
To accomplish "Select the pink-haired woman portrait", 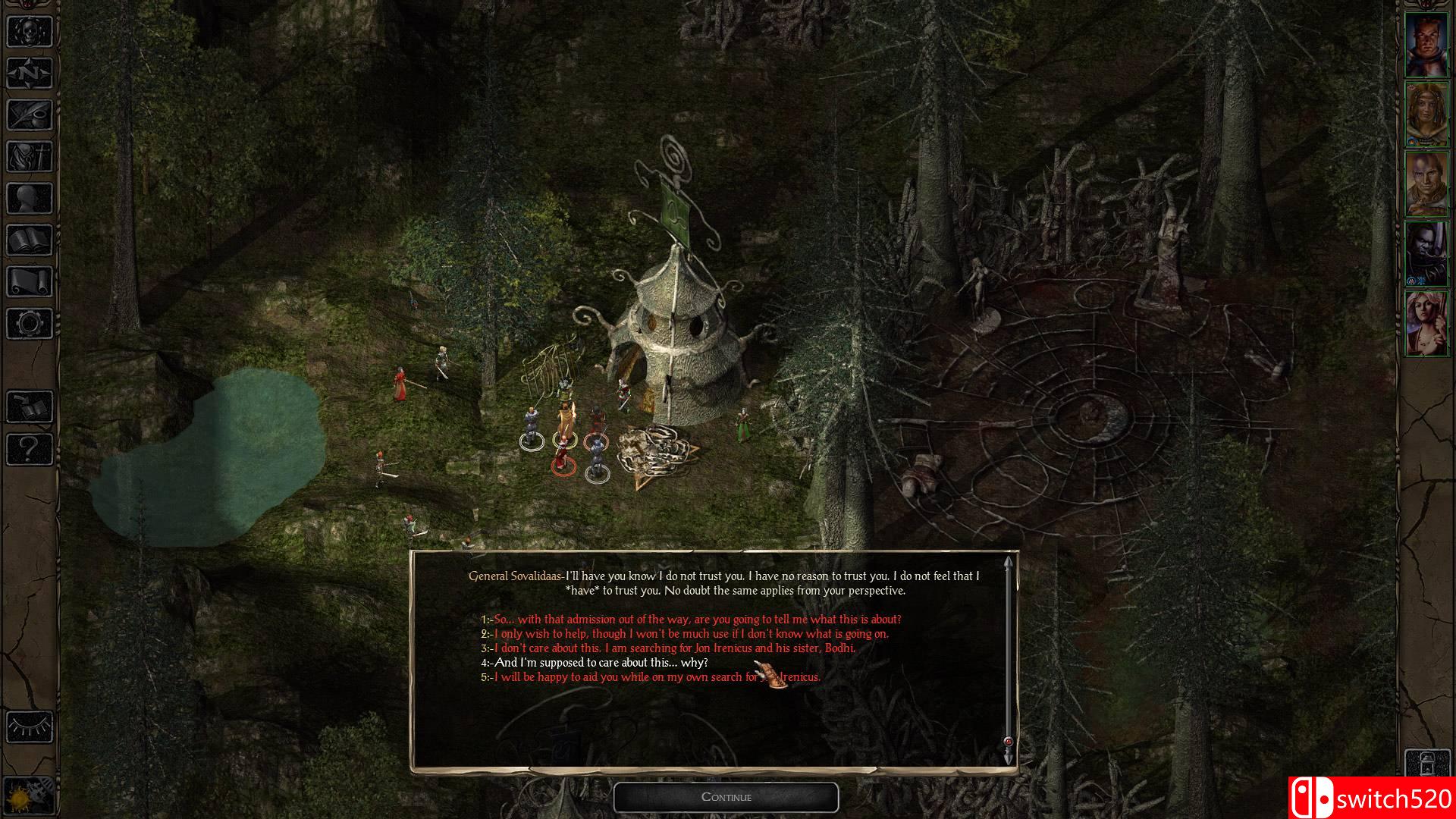I will click(1426, 323).
